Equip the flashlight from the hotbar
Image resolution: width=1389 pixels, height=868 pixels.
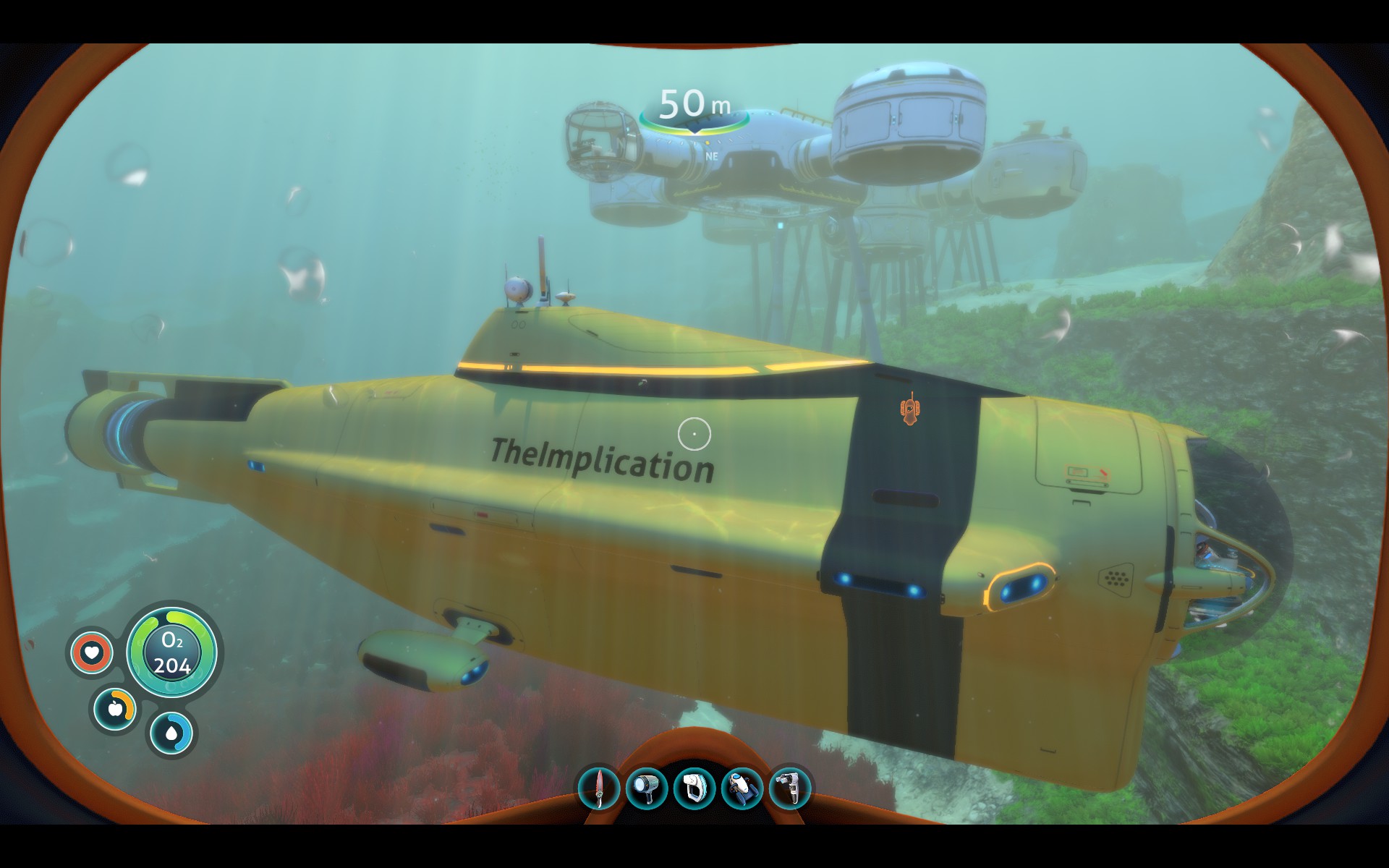[x=646, y=788]
